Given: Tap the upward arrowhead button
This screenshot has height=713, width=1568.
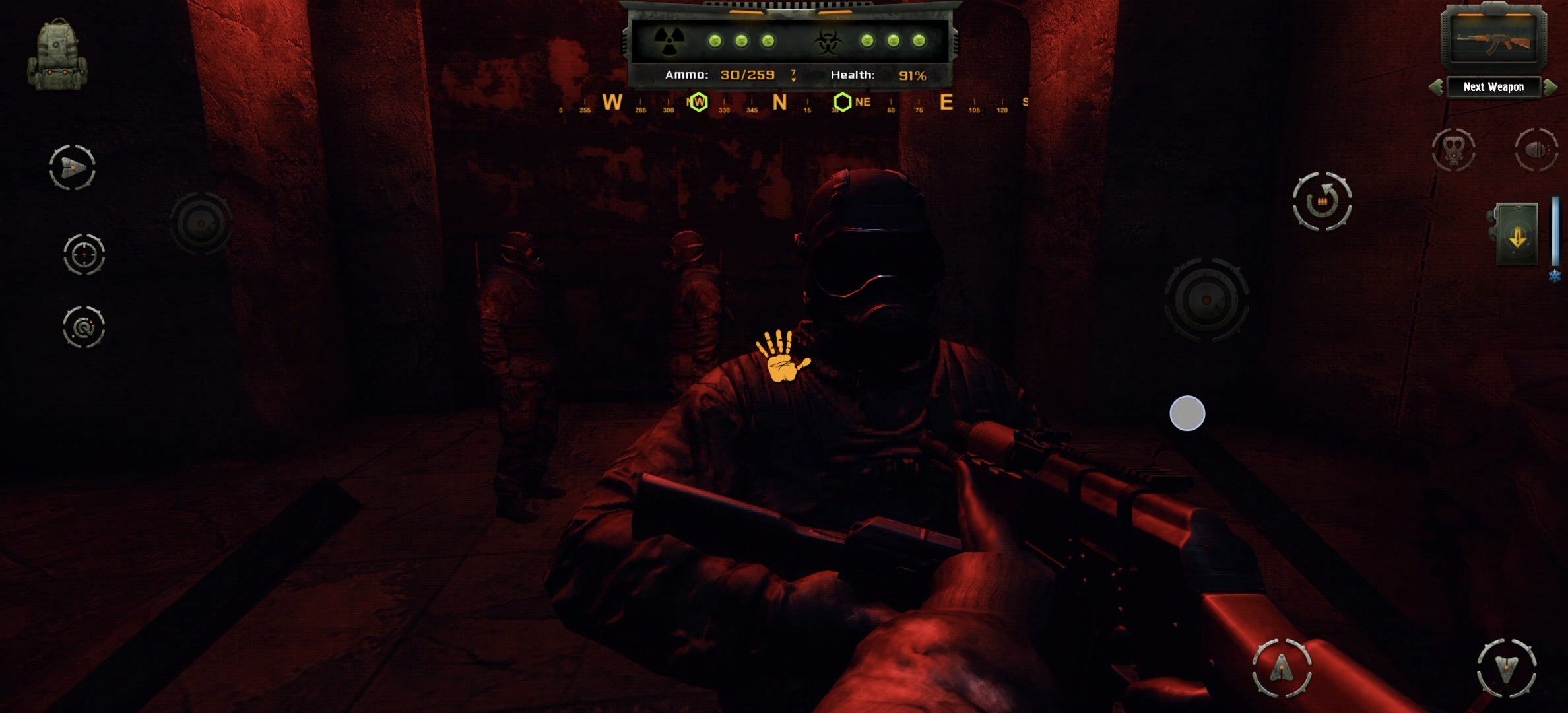Looking at the screenshot, I should coord(1282,667).
